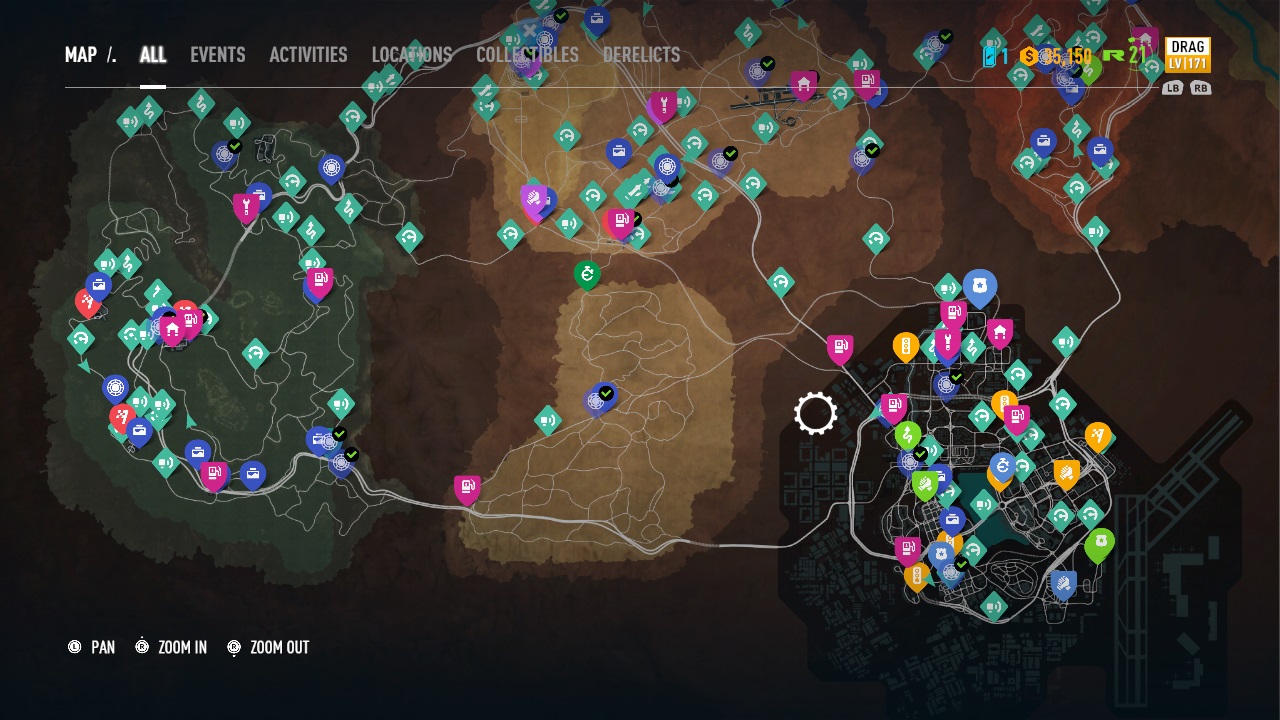Select the orange gloves map marker

coord(1066,473)
